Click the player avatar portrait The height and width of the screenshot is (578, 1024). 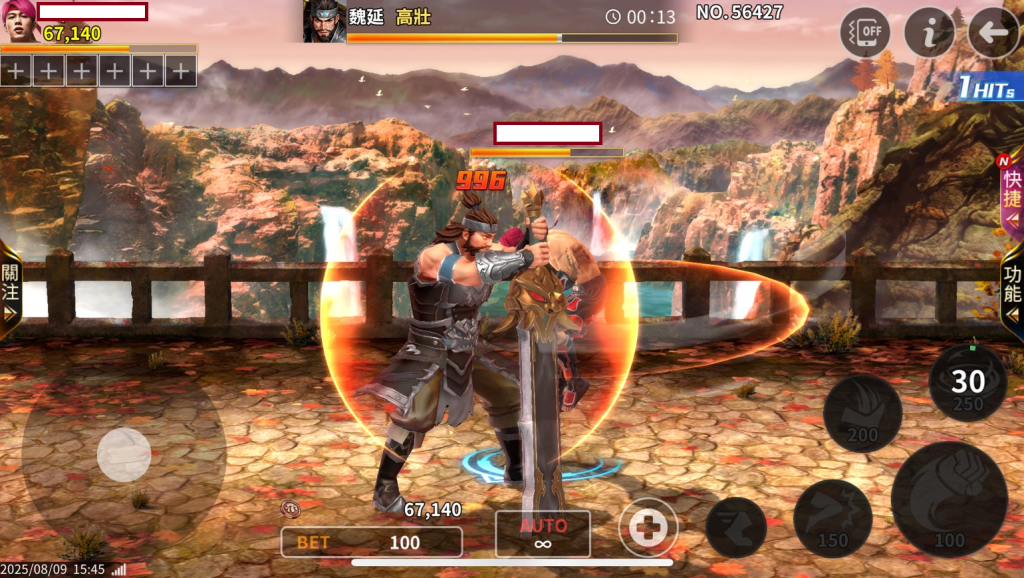point(19,22)
